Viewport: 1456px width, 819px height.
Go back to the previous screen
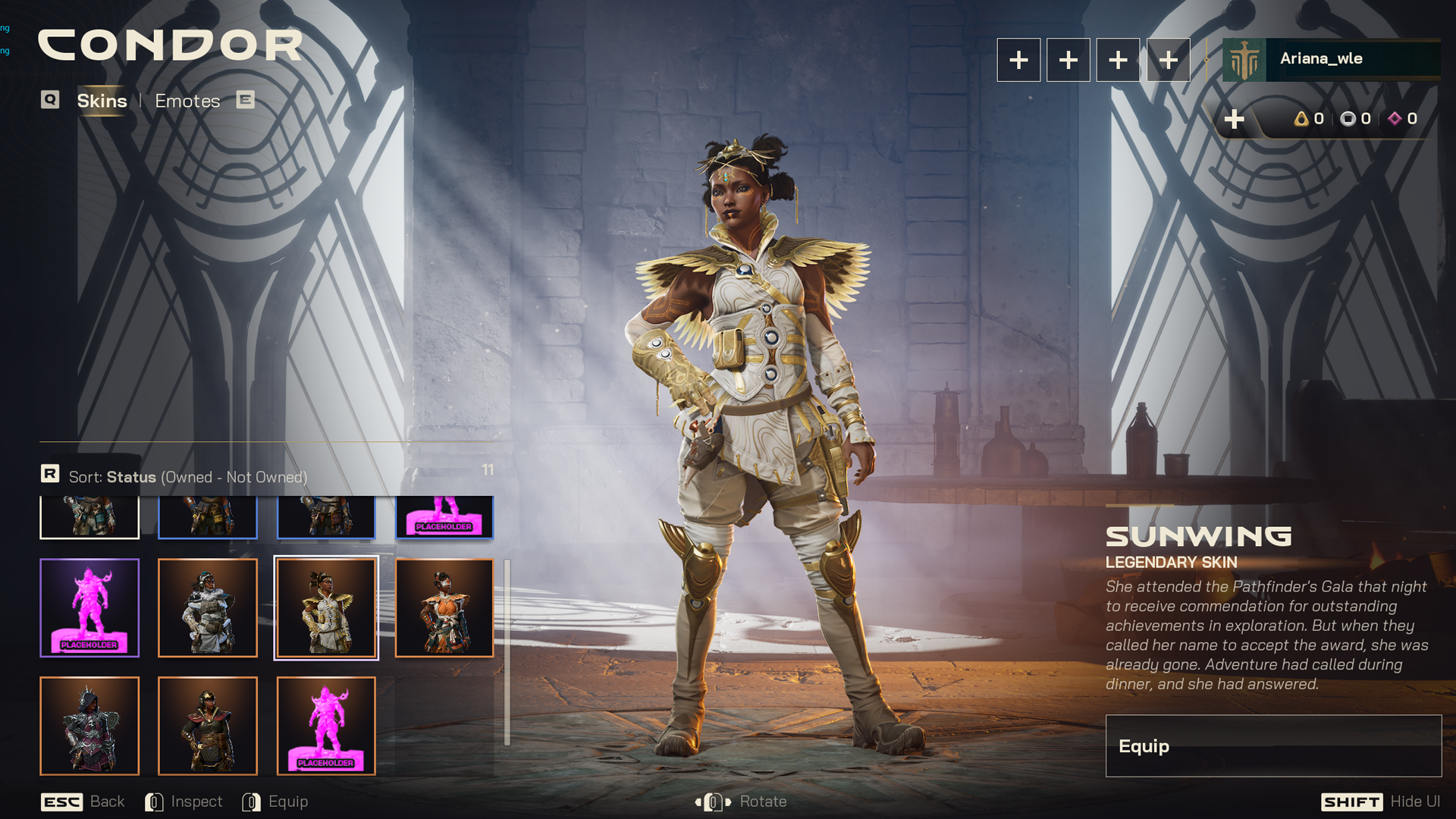pos(83,802)
